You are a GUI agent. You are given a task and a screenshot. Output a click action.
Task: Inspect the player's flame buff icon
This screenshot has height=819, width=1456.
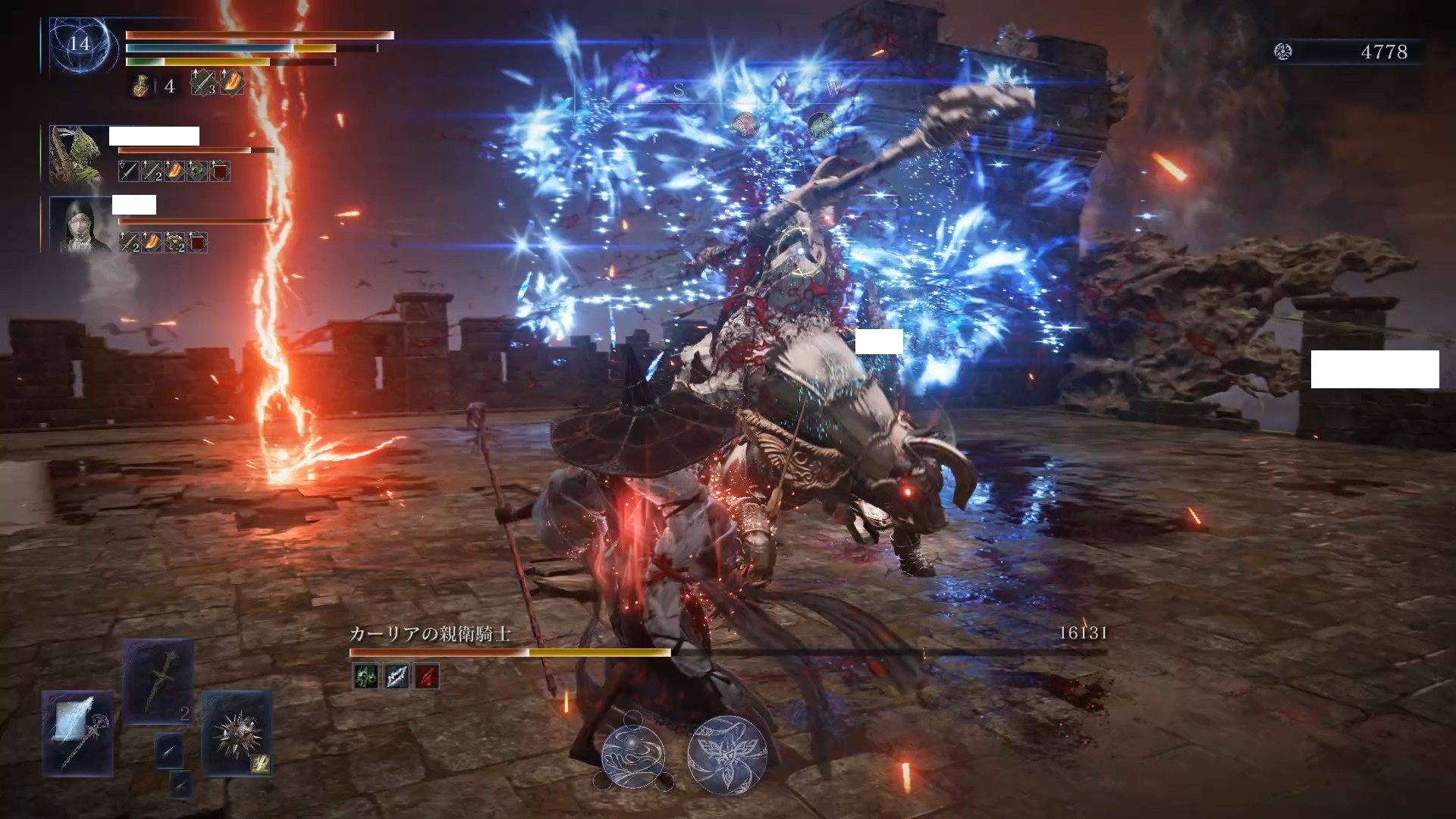(x=233, y=83)
